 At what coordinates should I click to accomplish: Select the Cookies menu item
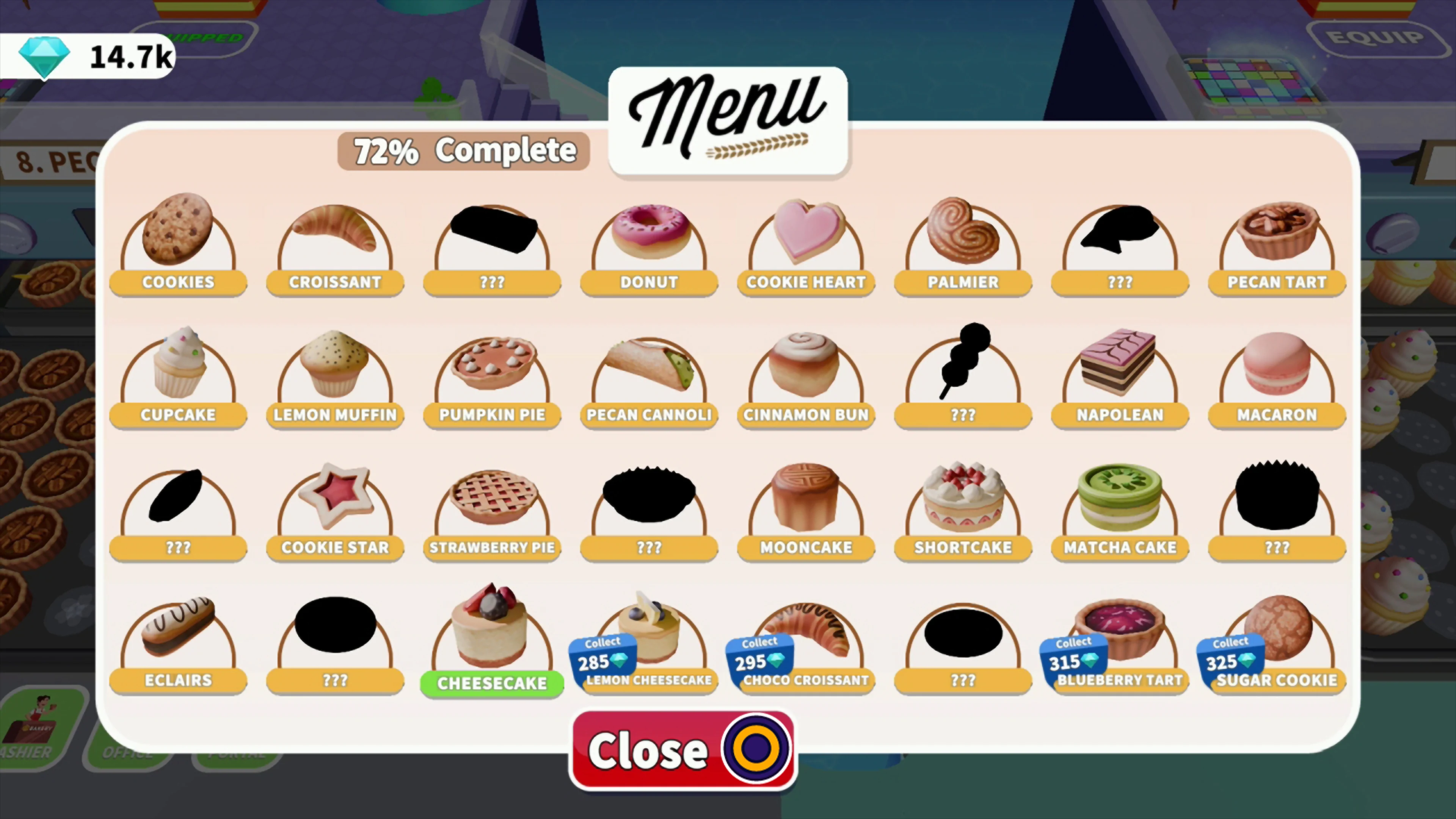(178, 237)
